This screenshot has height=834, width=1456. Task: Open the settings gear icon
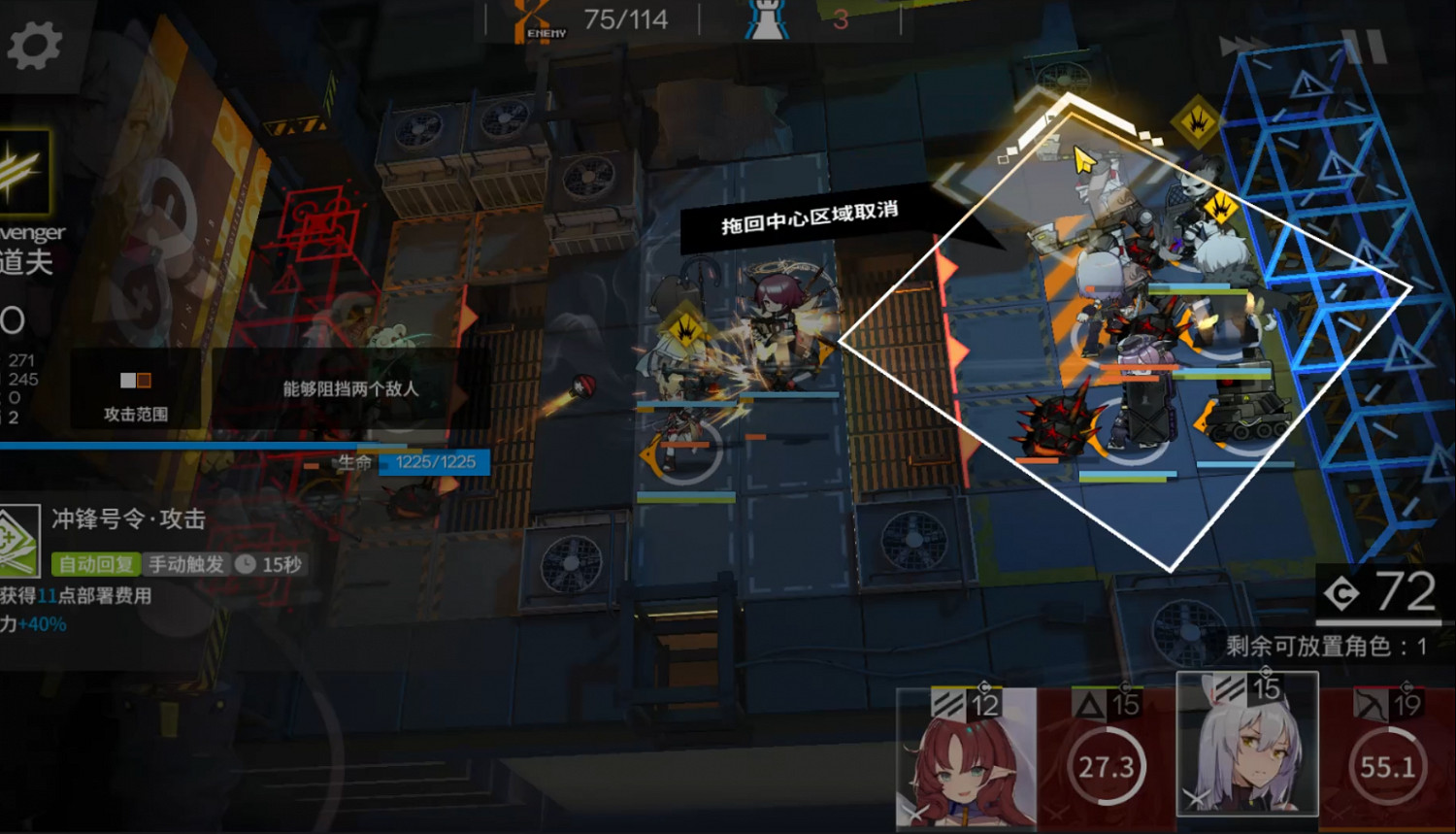point(33,43)
